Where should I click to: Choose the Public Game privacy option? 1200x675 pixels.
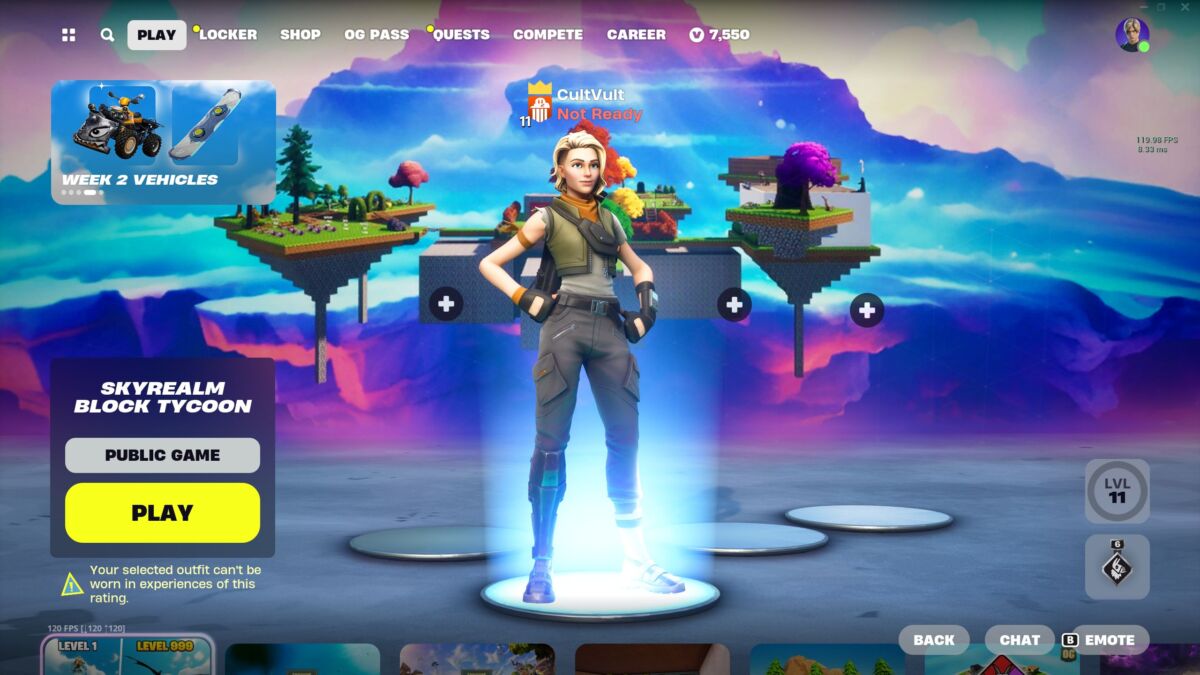coord(162,455)
